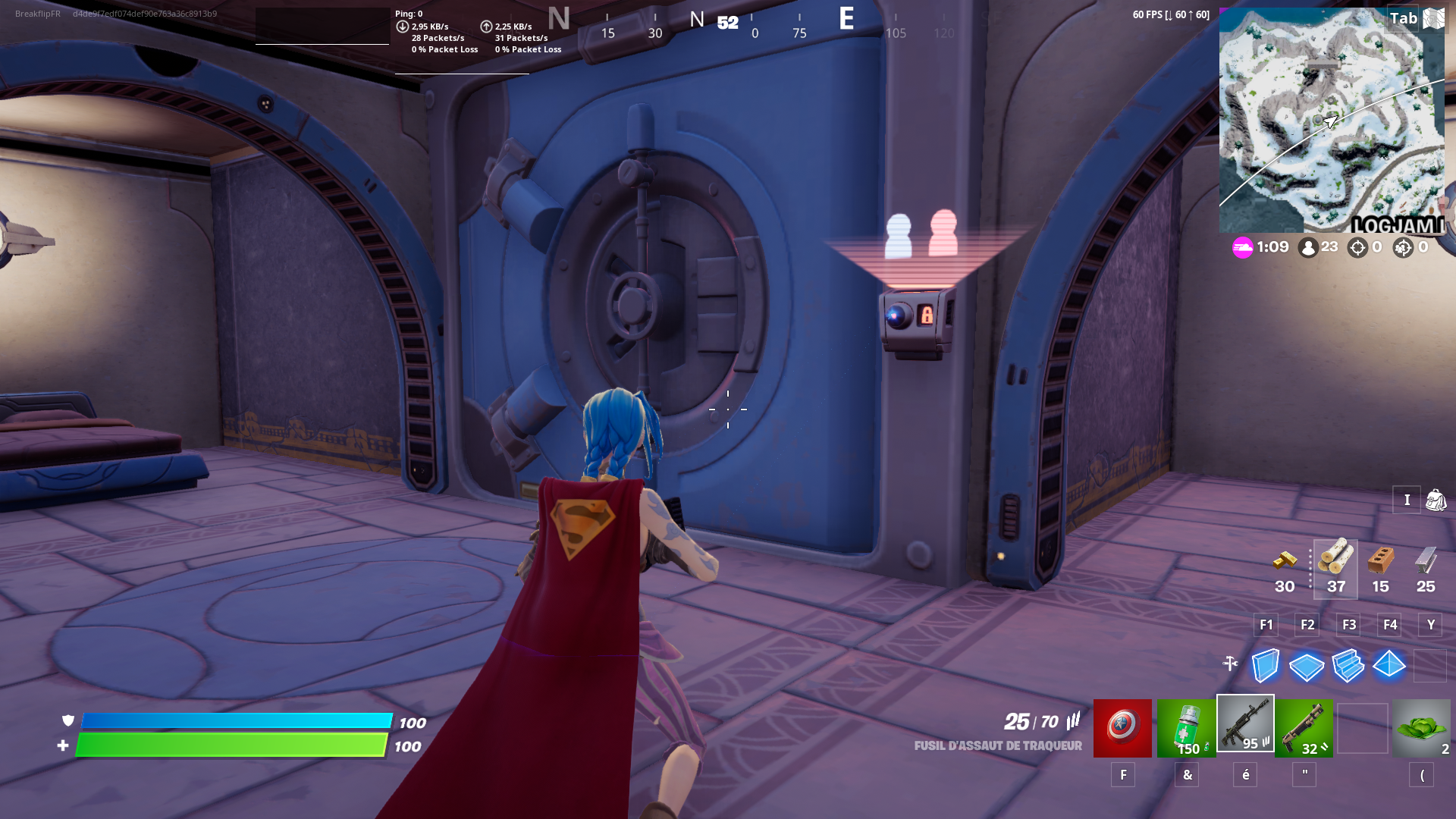Click the F1 build slot keybind label
This screenshot has width=1456, height=819.
pyautogui.click(x=1265, y=624)
